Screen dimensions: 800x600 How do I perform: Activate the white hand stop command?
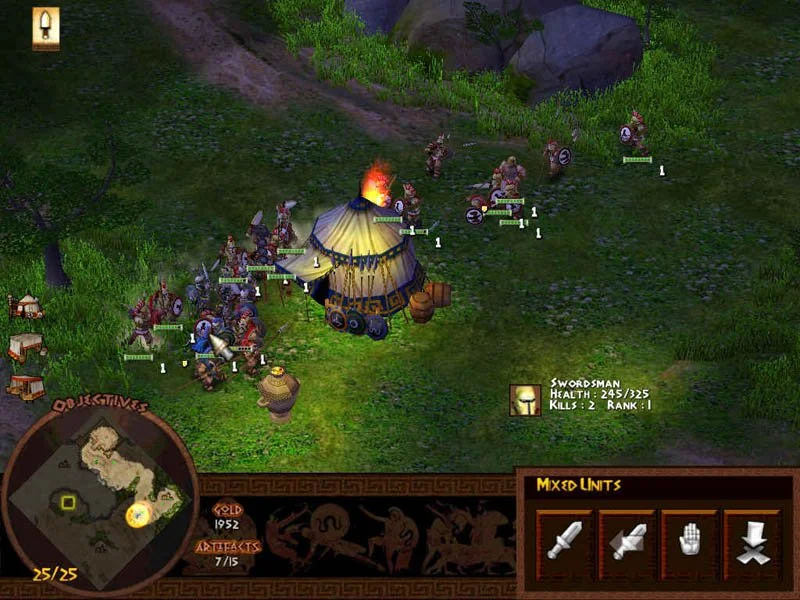(689, 540)
